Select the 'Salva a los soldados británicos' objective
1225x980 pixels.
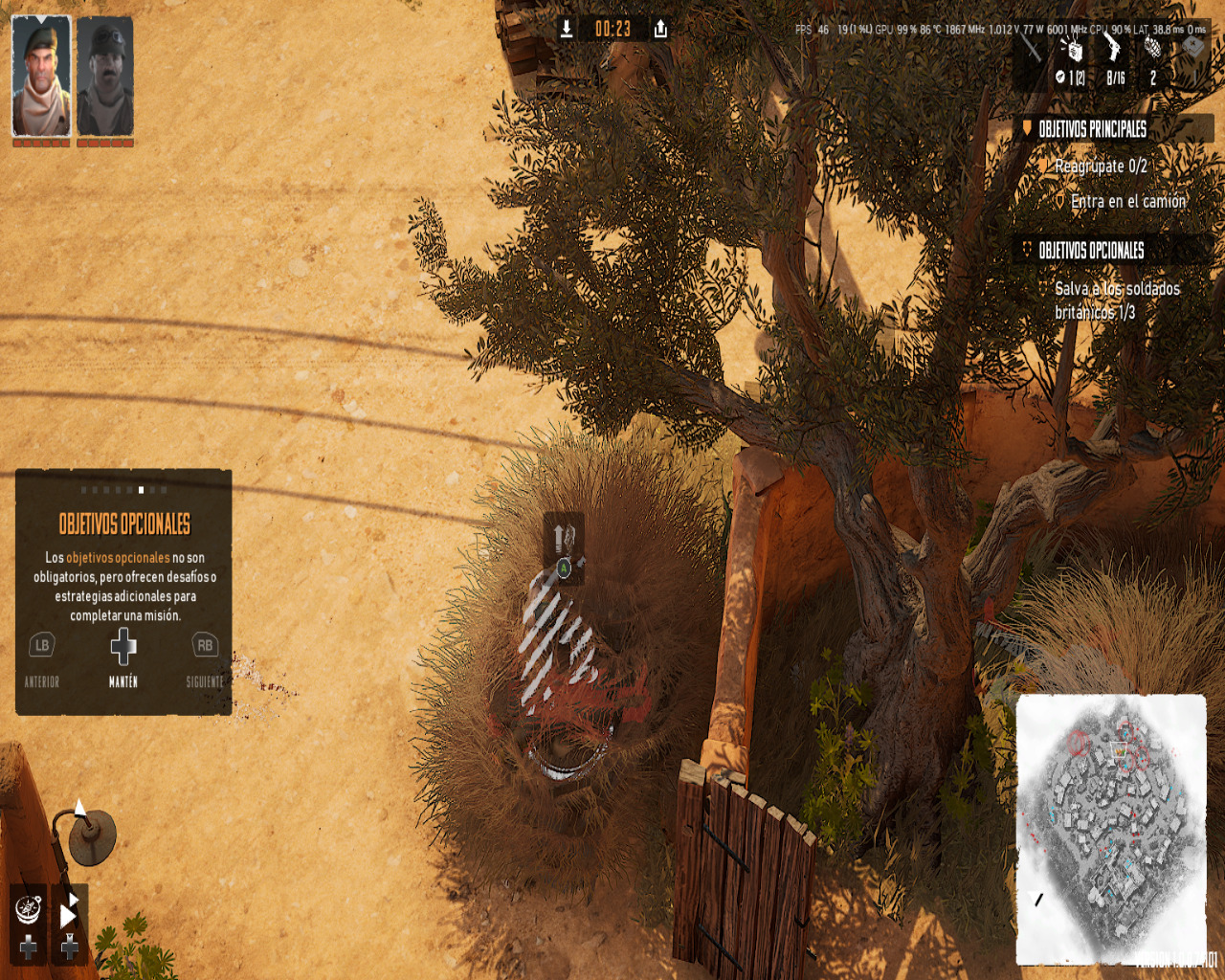pyautogui.click(x=1116, y=301)
